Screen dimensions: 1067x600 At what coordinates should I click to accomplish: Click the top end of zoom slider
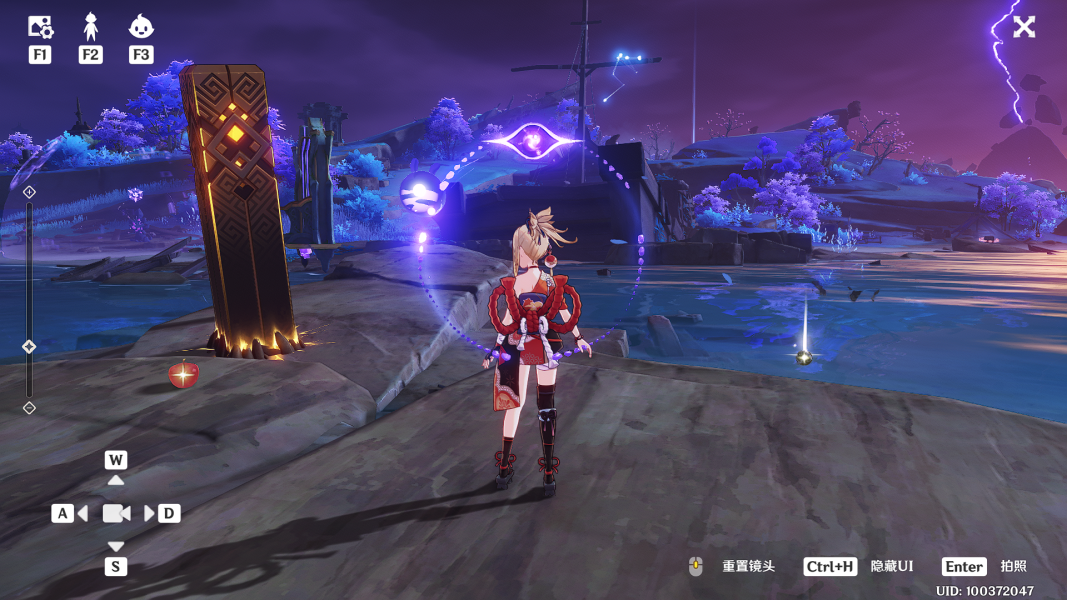coord(29,191)
